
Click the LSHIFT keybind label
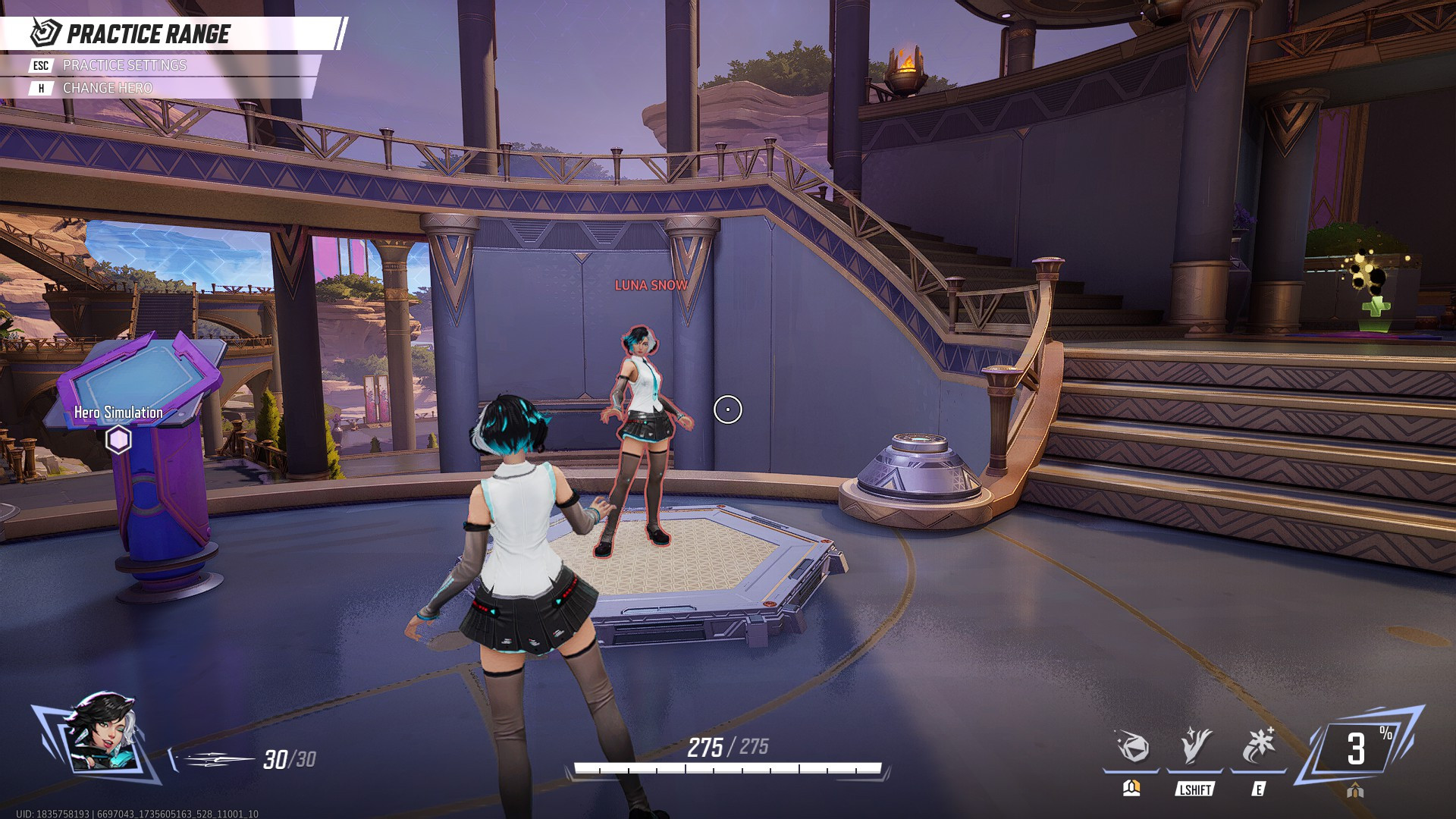tap(1194, 789)
